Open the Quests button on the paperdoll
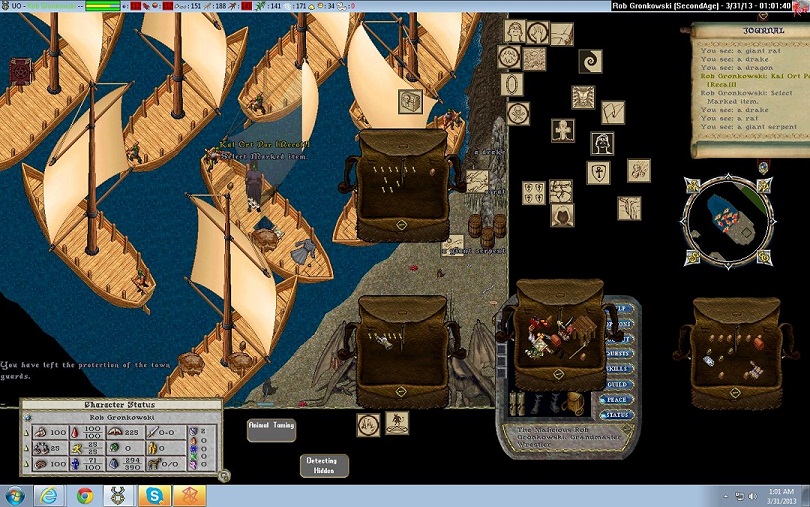This screenshot has height=507, width=810. (617, 353)
